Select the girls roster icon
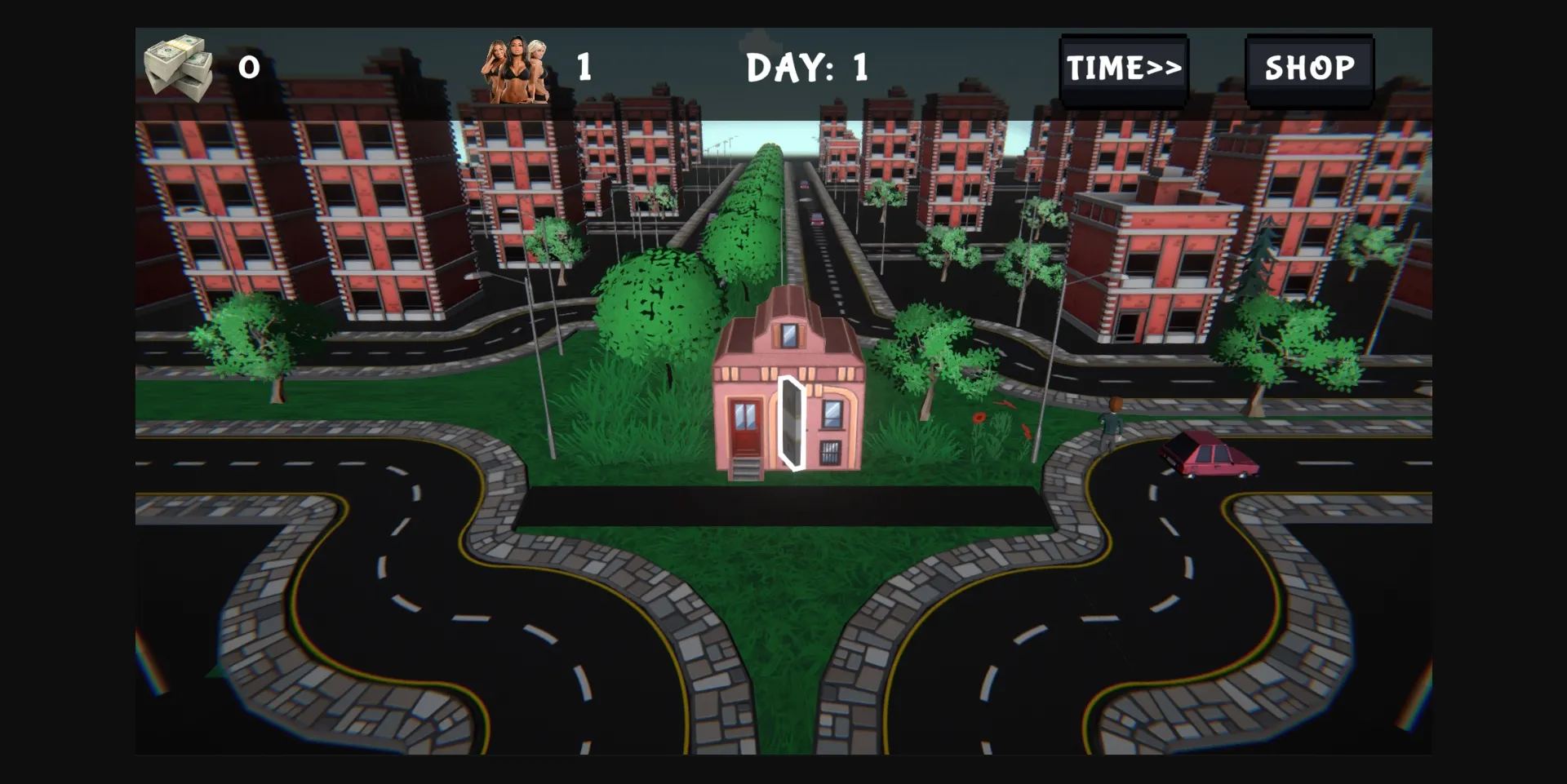This screenshot has width=1567, height=784. point(516,69)
